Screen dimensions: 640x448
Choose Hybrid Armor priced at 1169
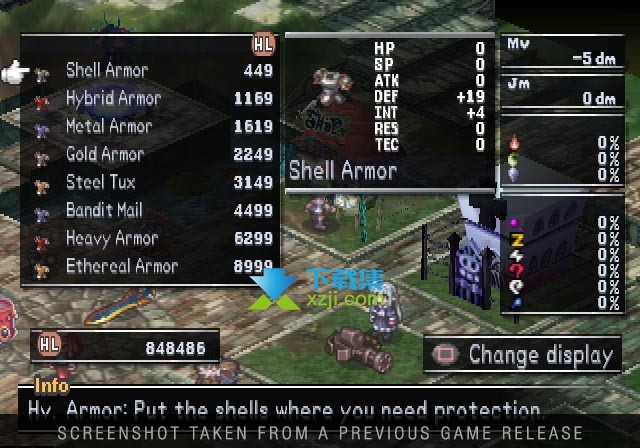click(113, 98)
